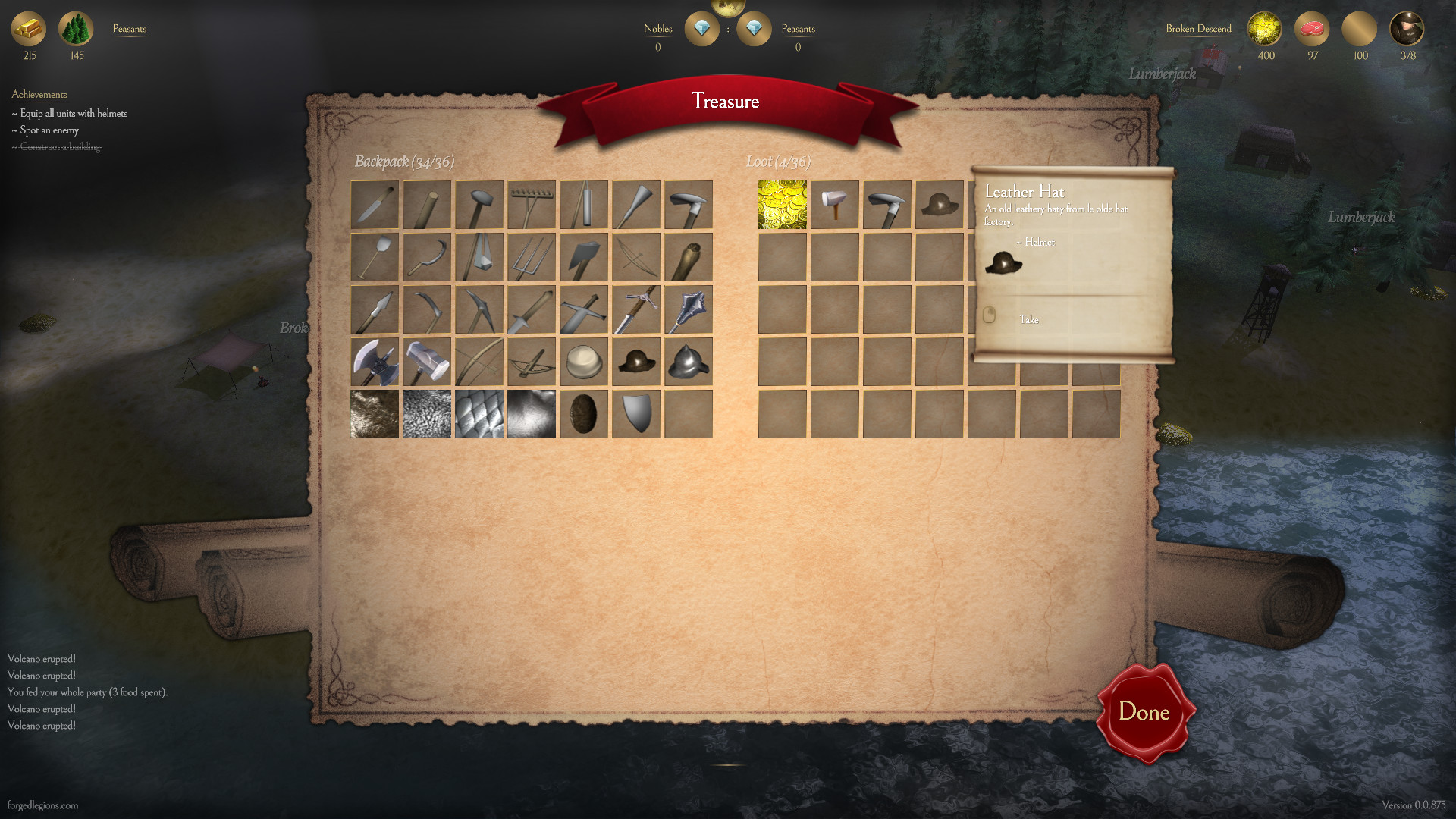
Task: Click the pitchfork item
Action: (532, 256)
